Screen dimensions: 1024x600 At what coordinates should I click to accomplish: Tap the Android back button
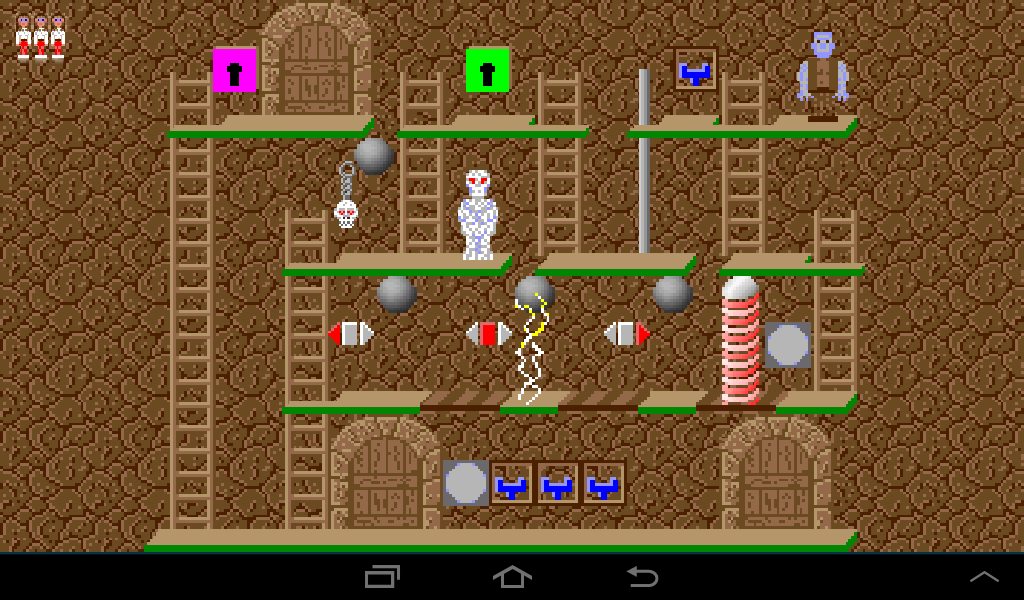[642, 577]
